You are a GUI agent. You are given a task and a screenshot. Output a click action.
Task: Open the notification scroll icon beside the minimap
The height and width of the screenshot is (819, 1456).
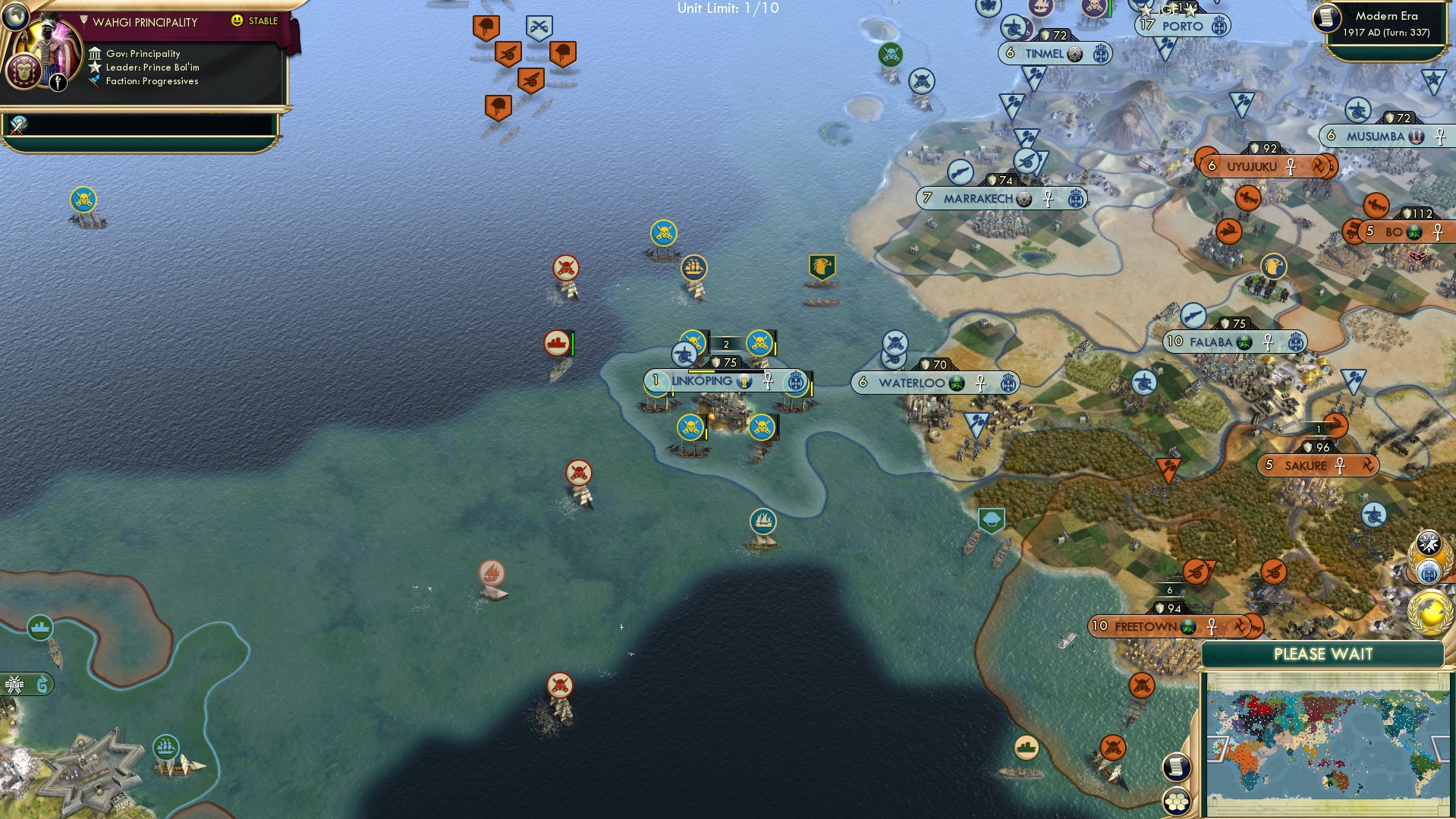pos(1175,768)
